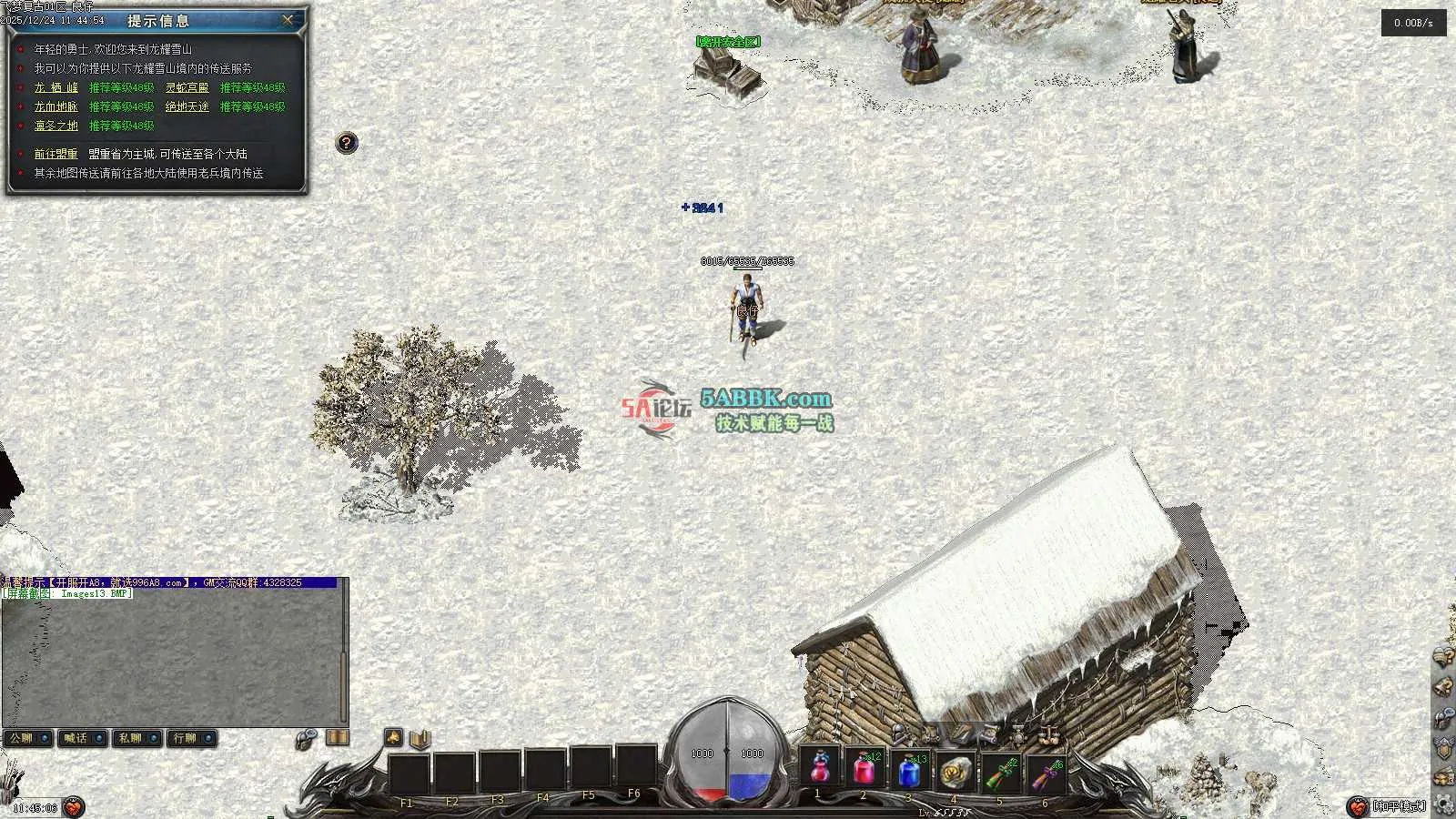
Task: Teleport to 龙栖峰
Action: 56,87
